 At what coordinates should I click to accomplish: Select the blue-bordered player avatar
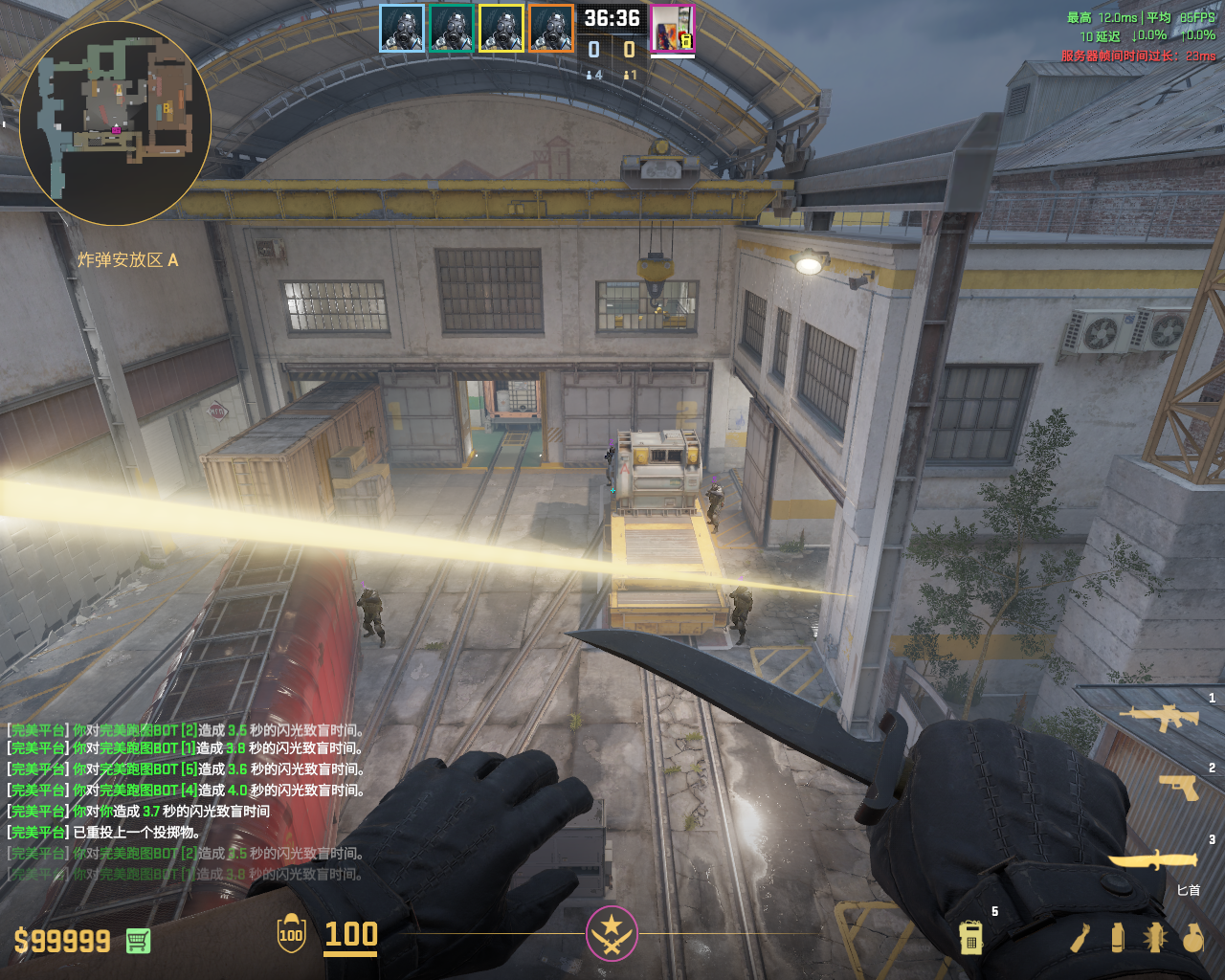point(402,28)
